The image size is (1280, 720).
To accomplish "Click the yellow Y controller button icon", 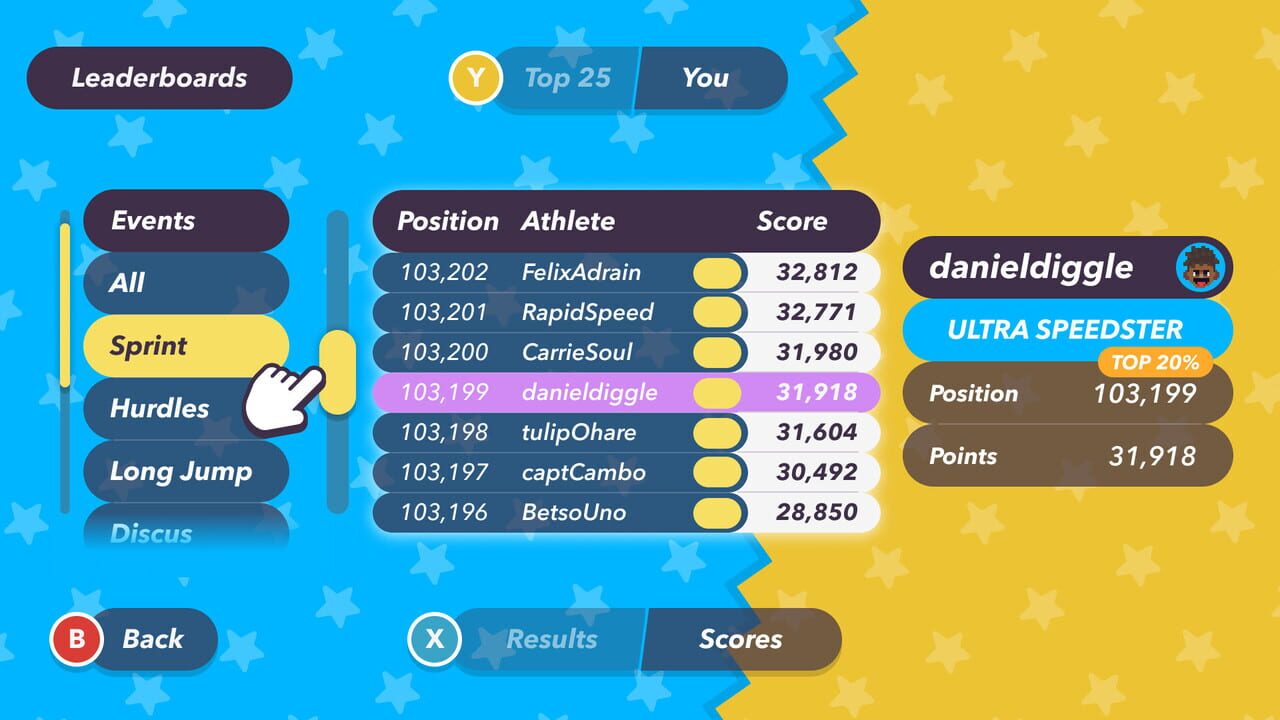I will tap(477, 79).
